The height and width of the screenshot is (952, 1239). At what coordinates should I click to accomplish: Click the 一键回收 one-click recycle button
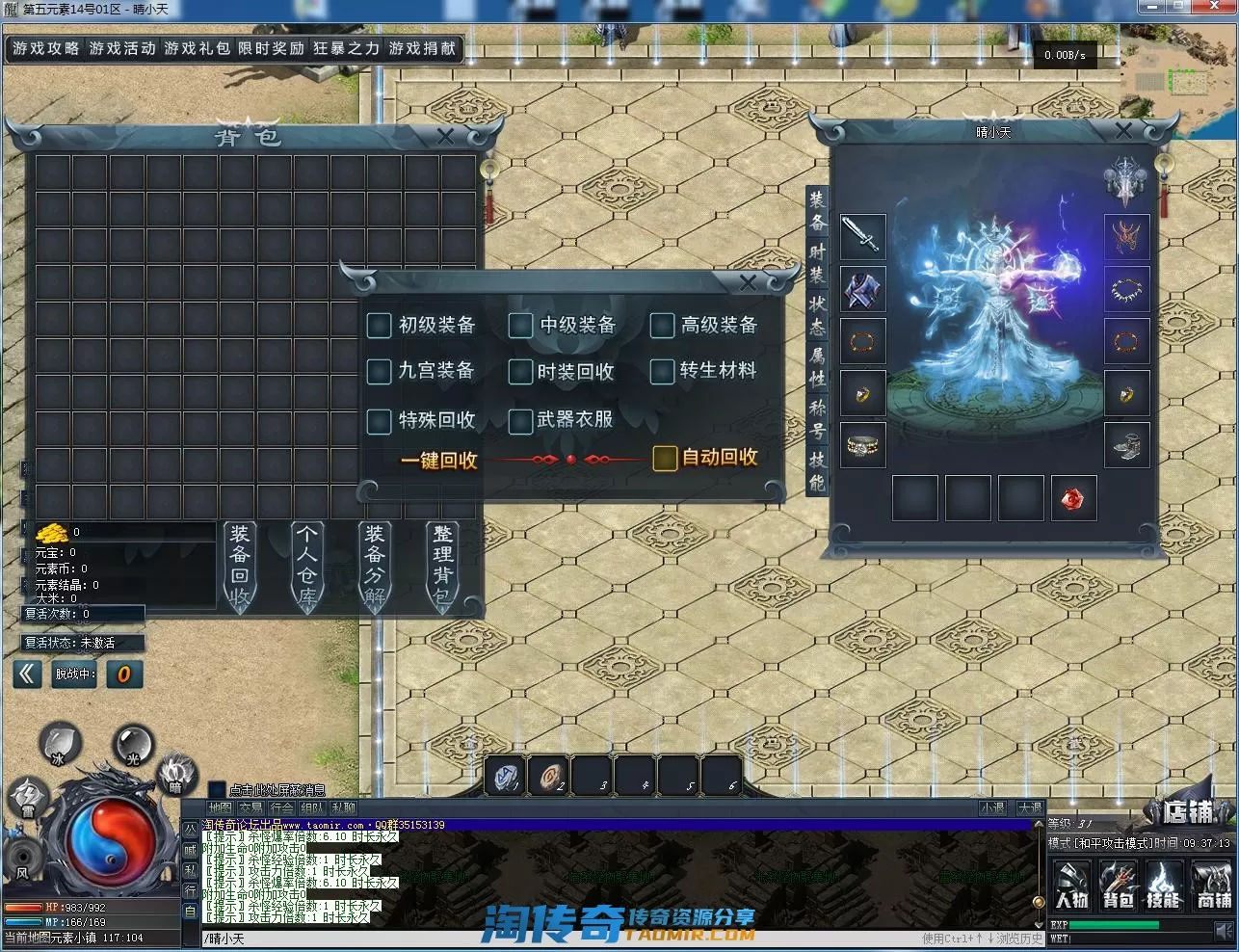click(x=439, y=461)
